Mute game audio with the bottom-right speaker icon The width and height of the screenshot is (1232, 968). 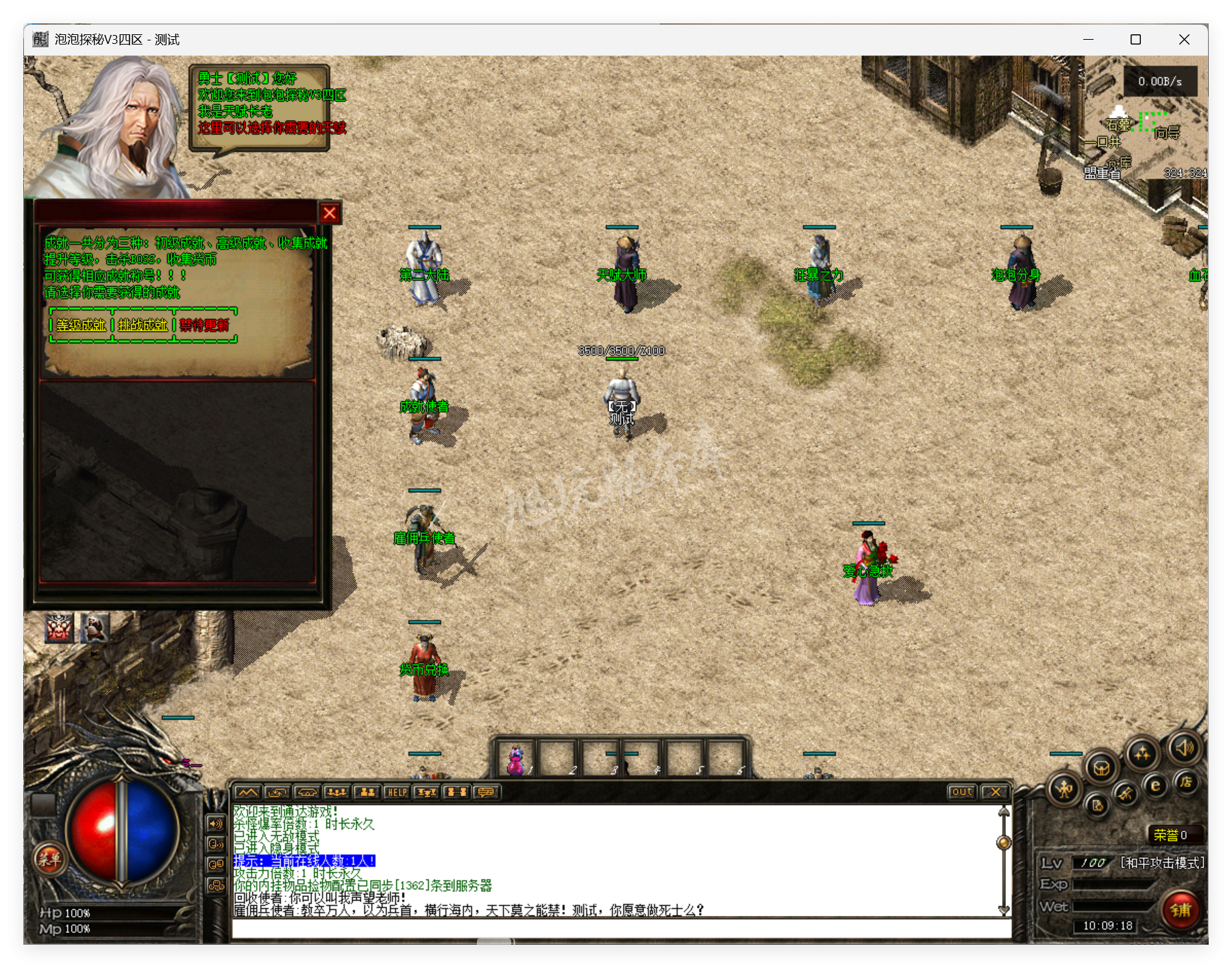[1185, 749]
